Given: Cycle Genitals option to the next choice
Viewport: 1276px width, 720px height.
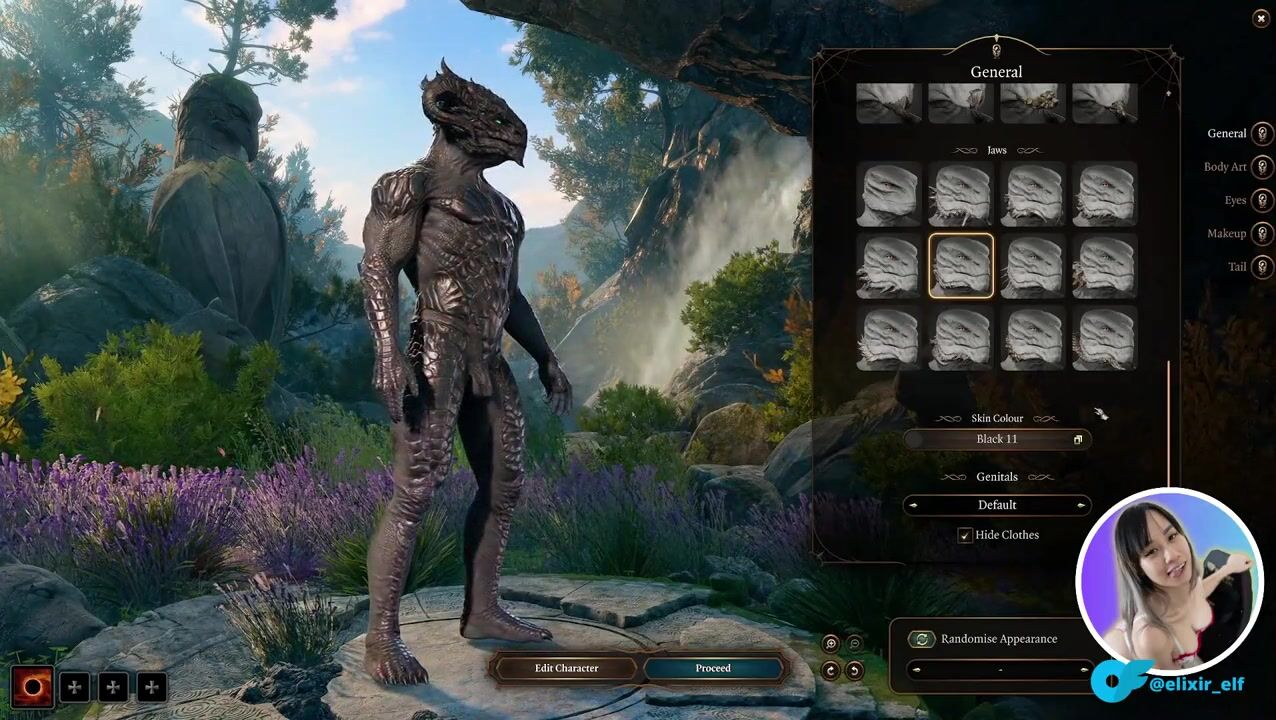Looking at the screenshot, I should coord(1081,505).
